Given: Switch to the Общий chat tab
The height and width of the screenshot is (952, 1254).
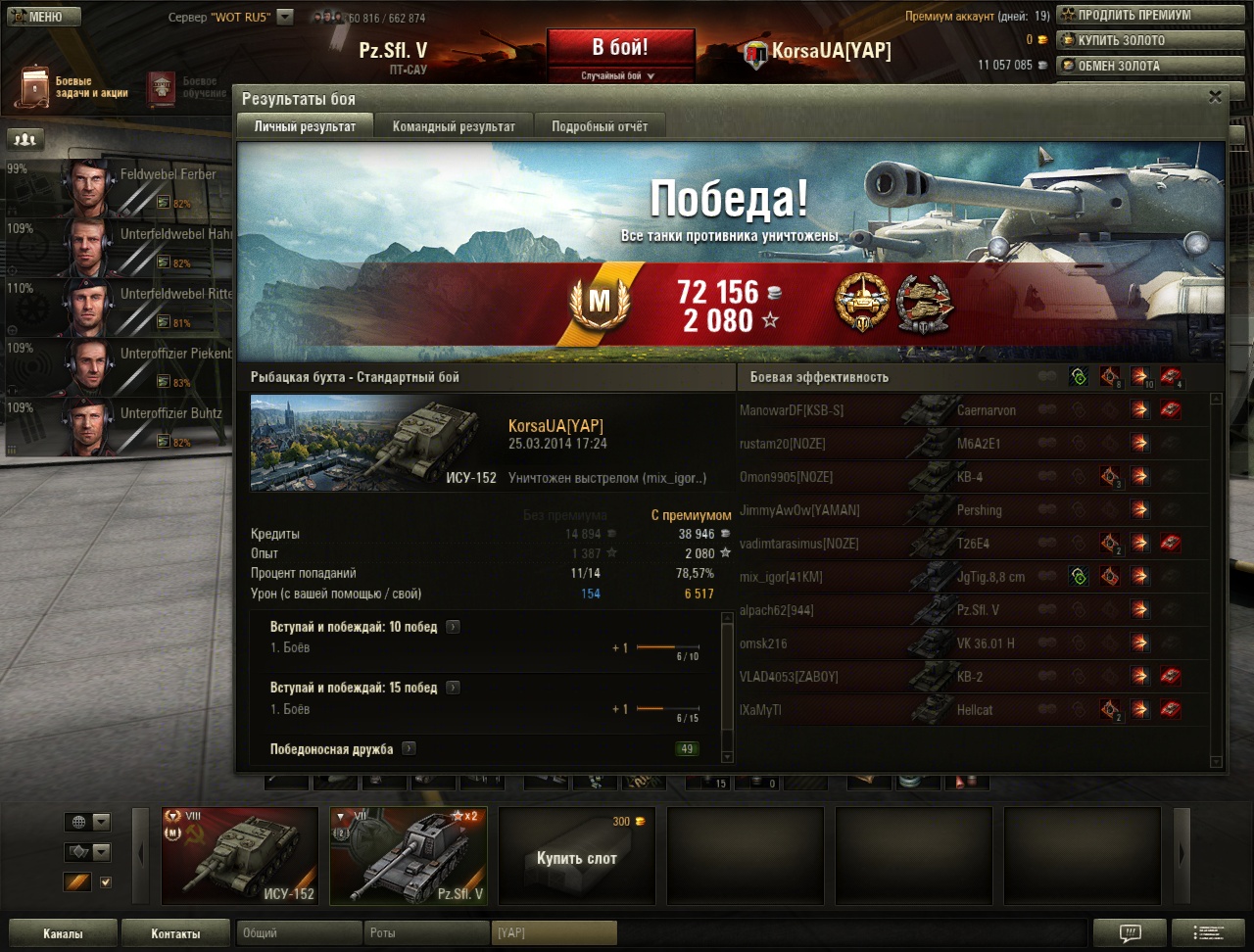Looking at the screenshot, I should (x=299, y=933).
